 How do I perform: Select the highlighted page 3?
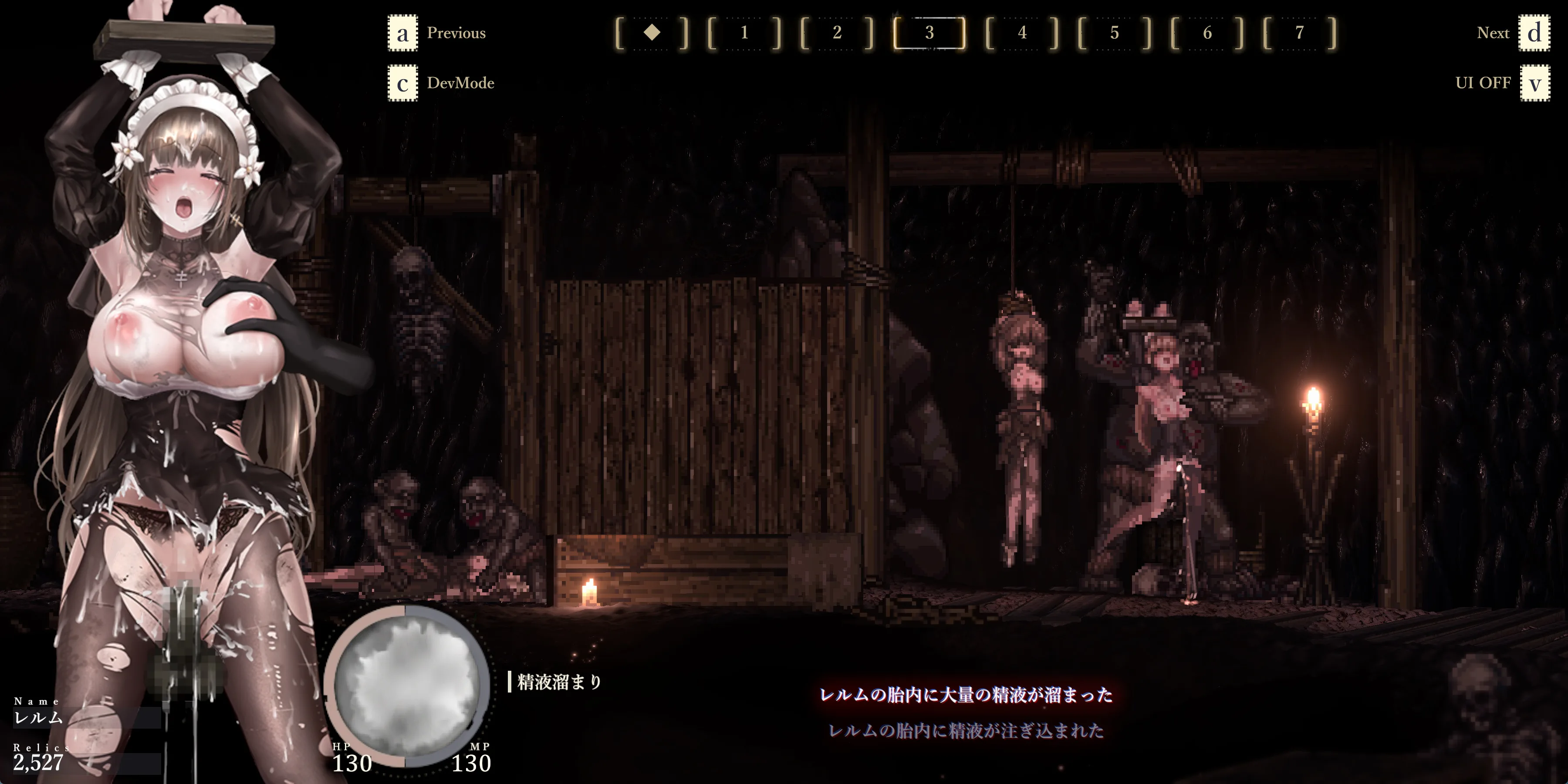929,33
